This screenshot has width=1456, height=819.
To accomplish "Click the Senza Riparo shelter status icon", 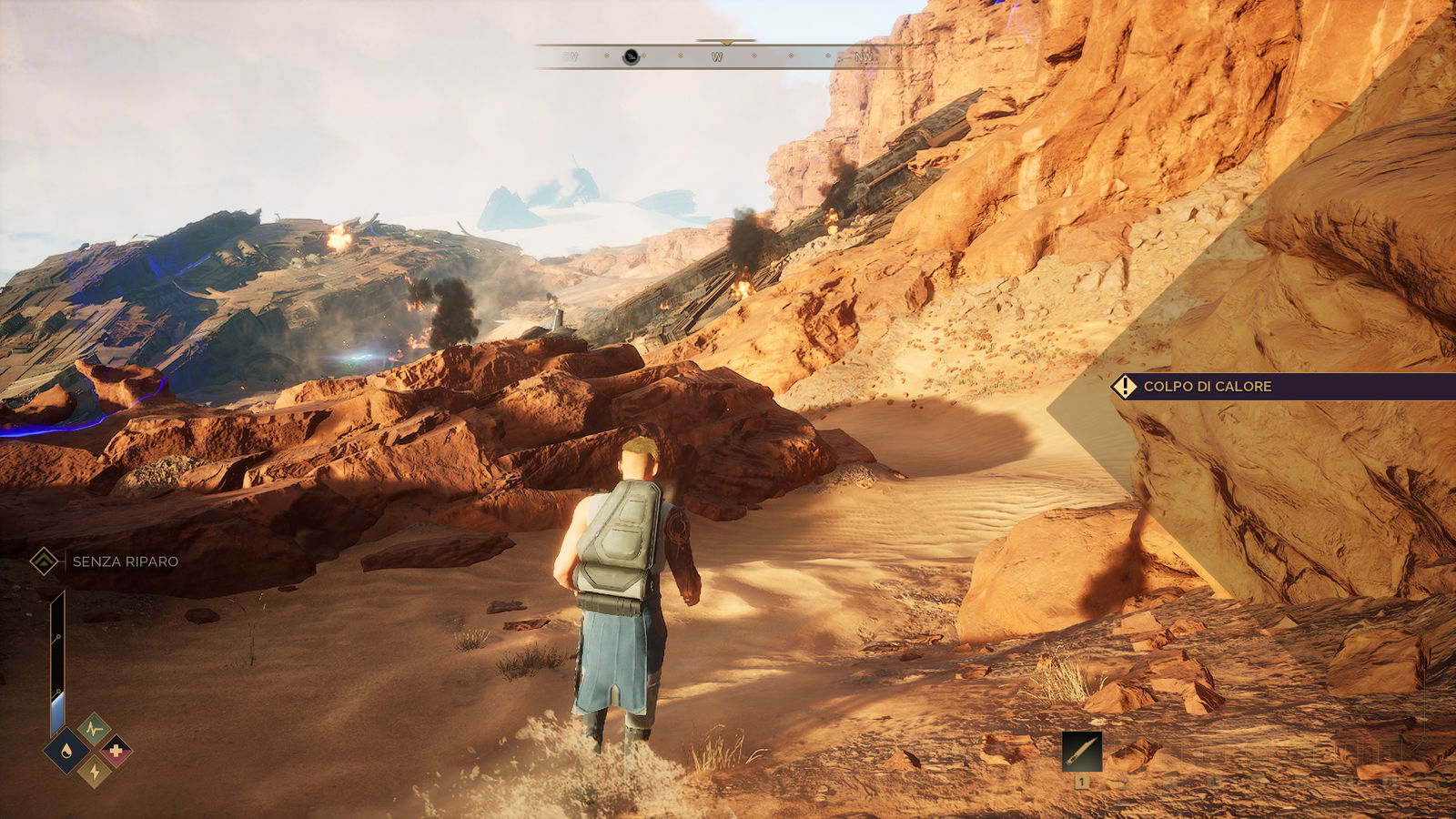I will [x=44, y=561].
